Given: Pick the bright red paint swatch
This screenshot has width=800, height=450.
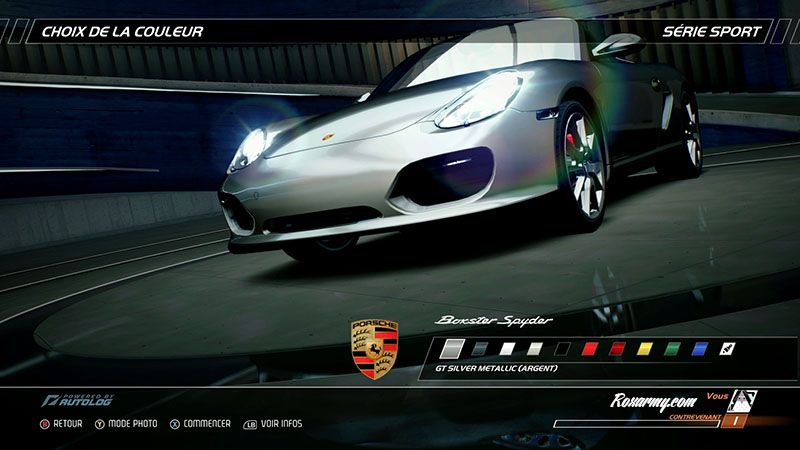Looking at the screenshot, I should click(590, 349).
